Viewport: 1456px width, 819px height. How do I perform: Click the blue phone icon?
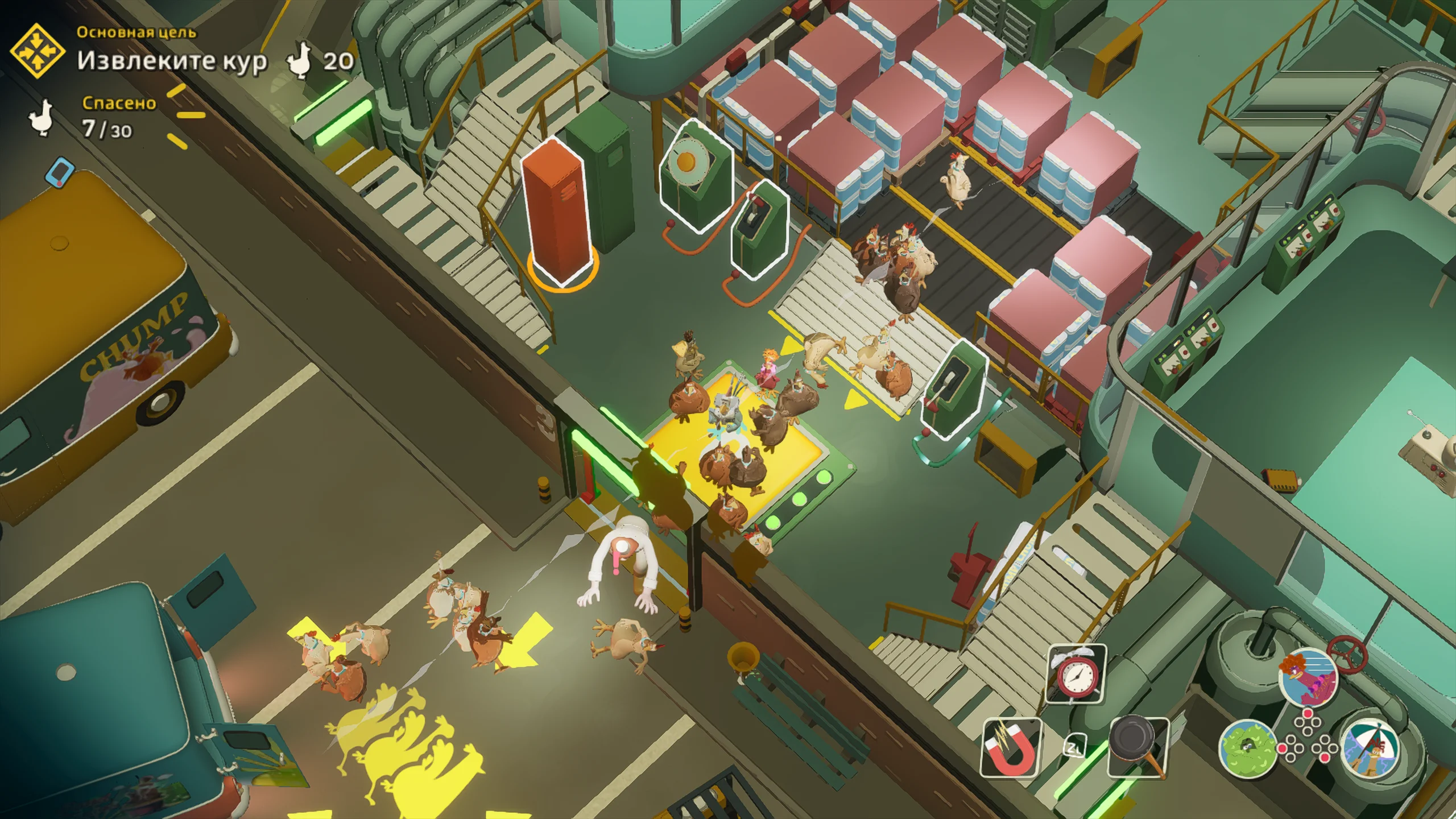pyautogui.click(x=61, y=172)
